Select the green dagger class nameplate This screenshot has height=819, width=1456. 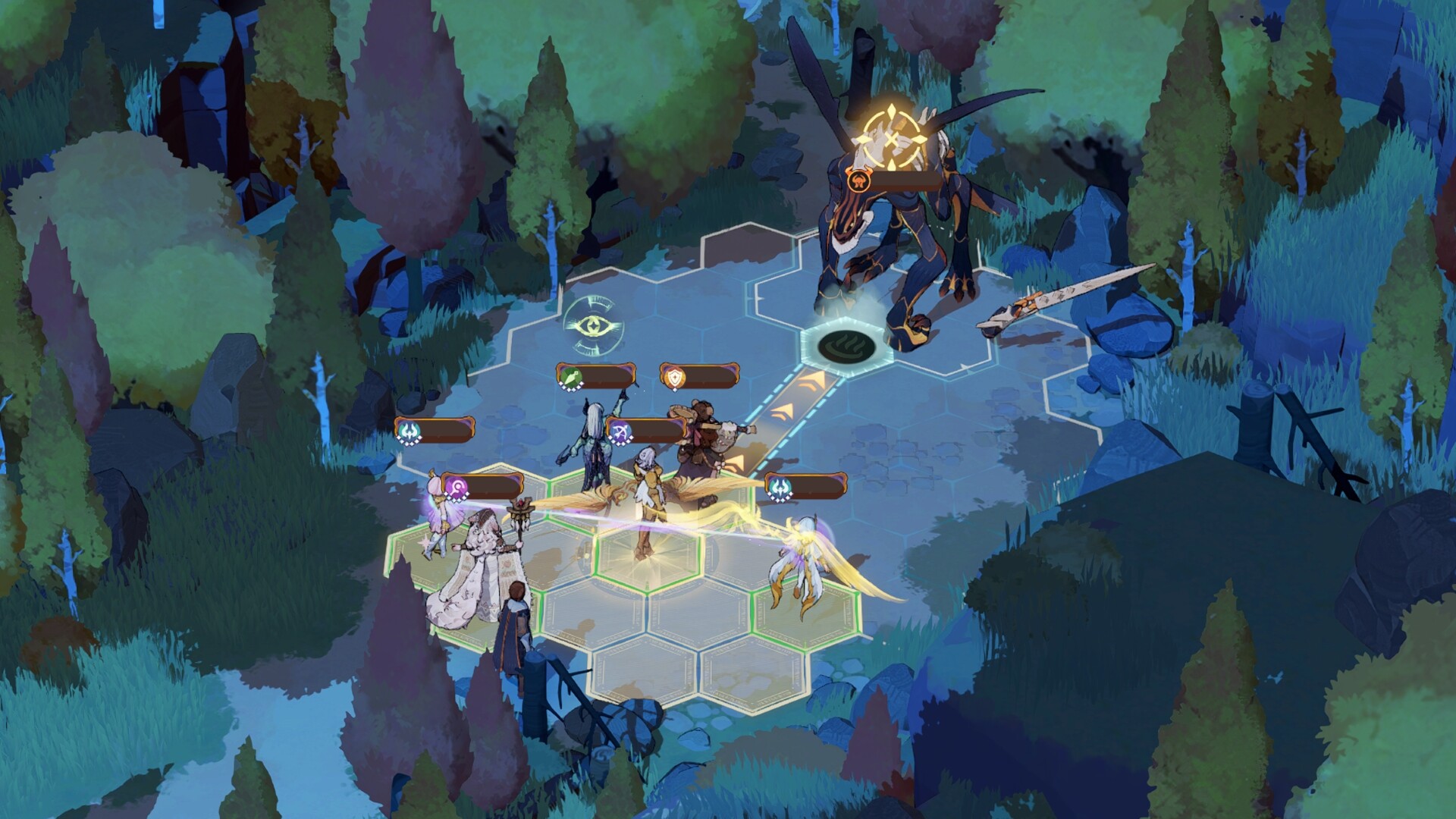tap(596, 376)
